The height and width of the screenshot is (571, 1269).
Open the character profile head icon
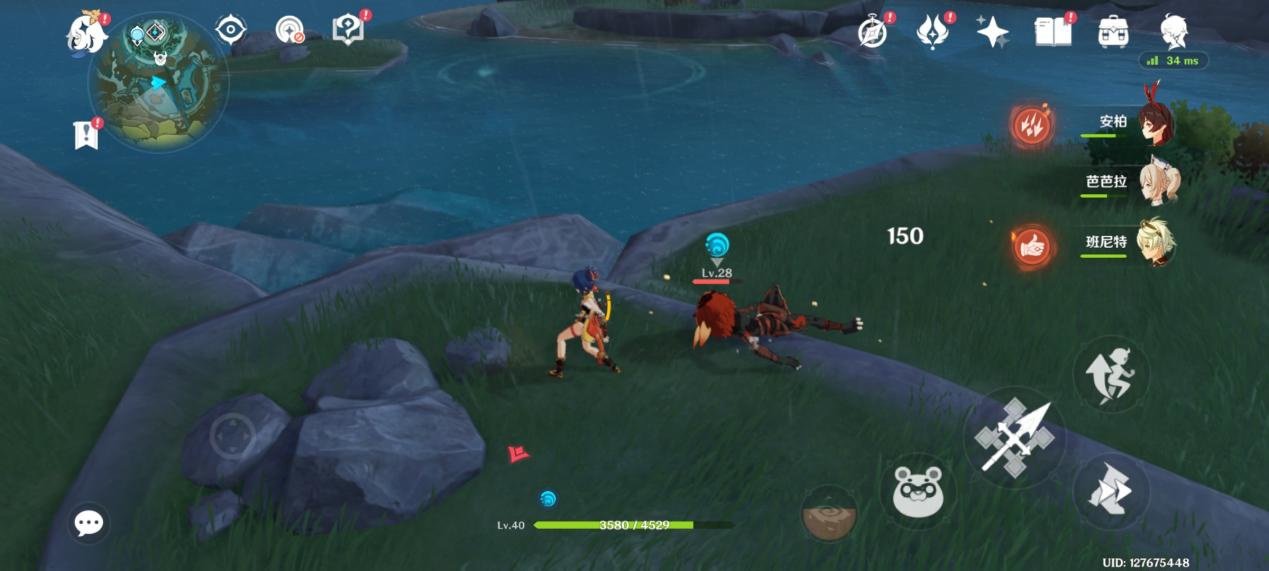tap(1174, 32)
